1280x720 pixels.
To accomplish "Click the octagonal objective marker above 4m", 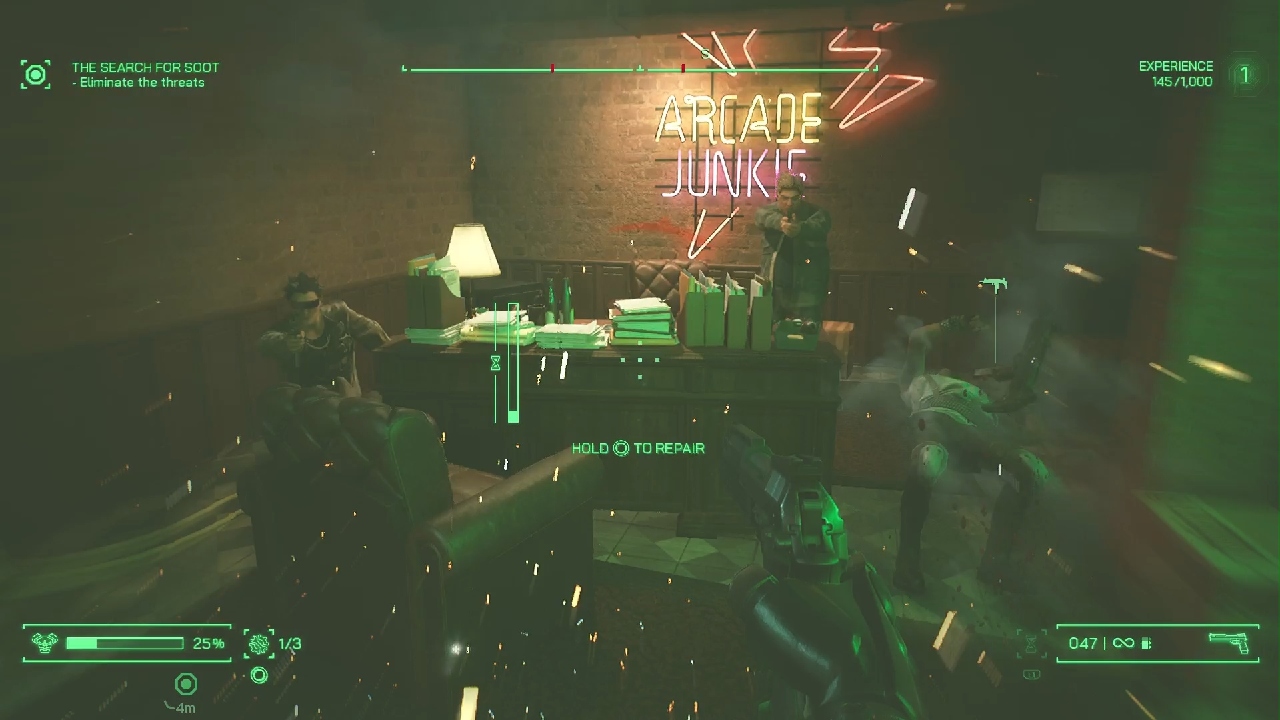I will (x=185, y=684).
